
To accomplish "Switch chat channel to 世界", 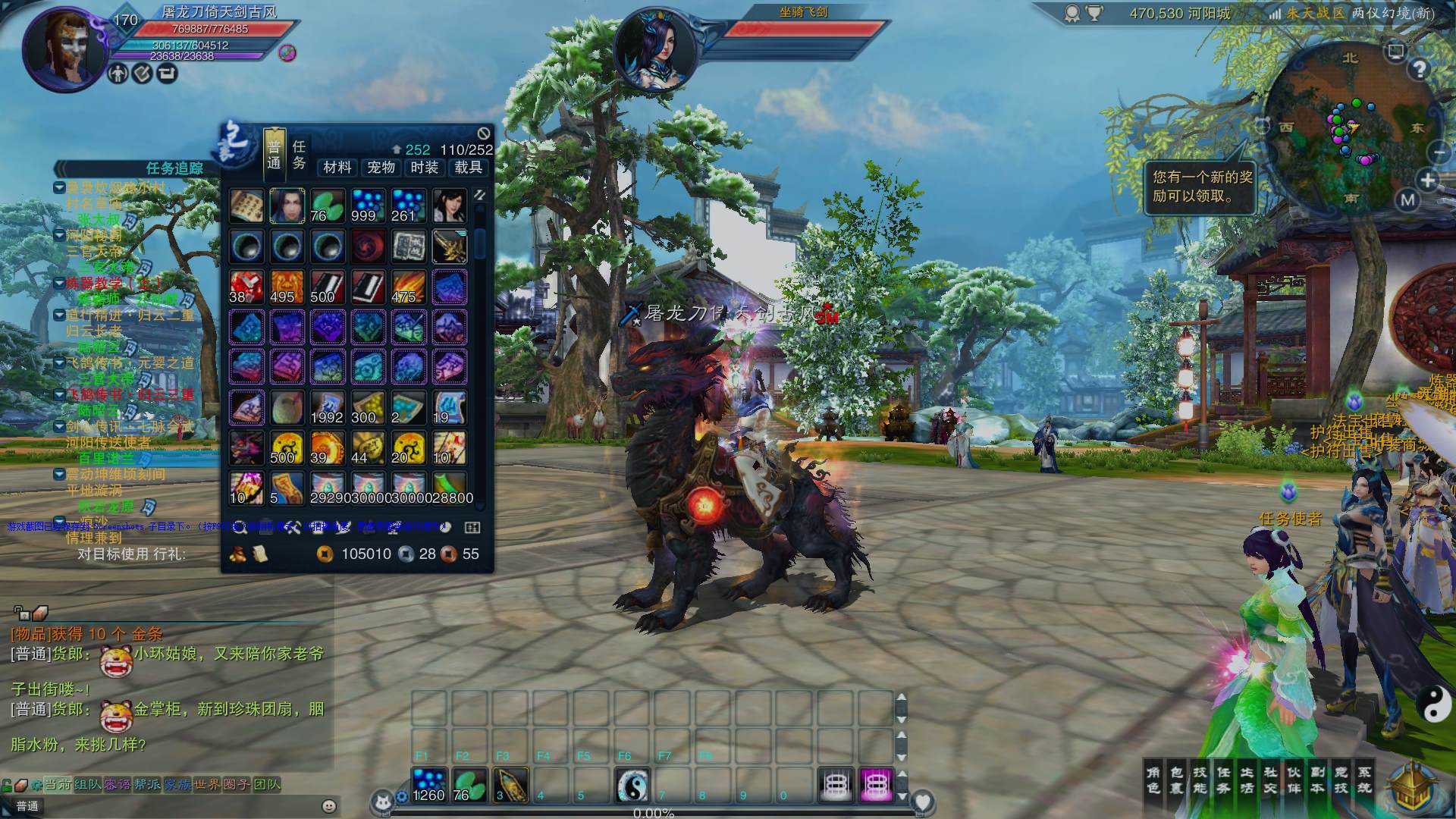I will pos(207,784).
